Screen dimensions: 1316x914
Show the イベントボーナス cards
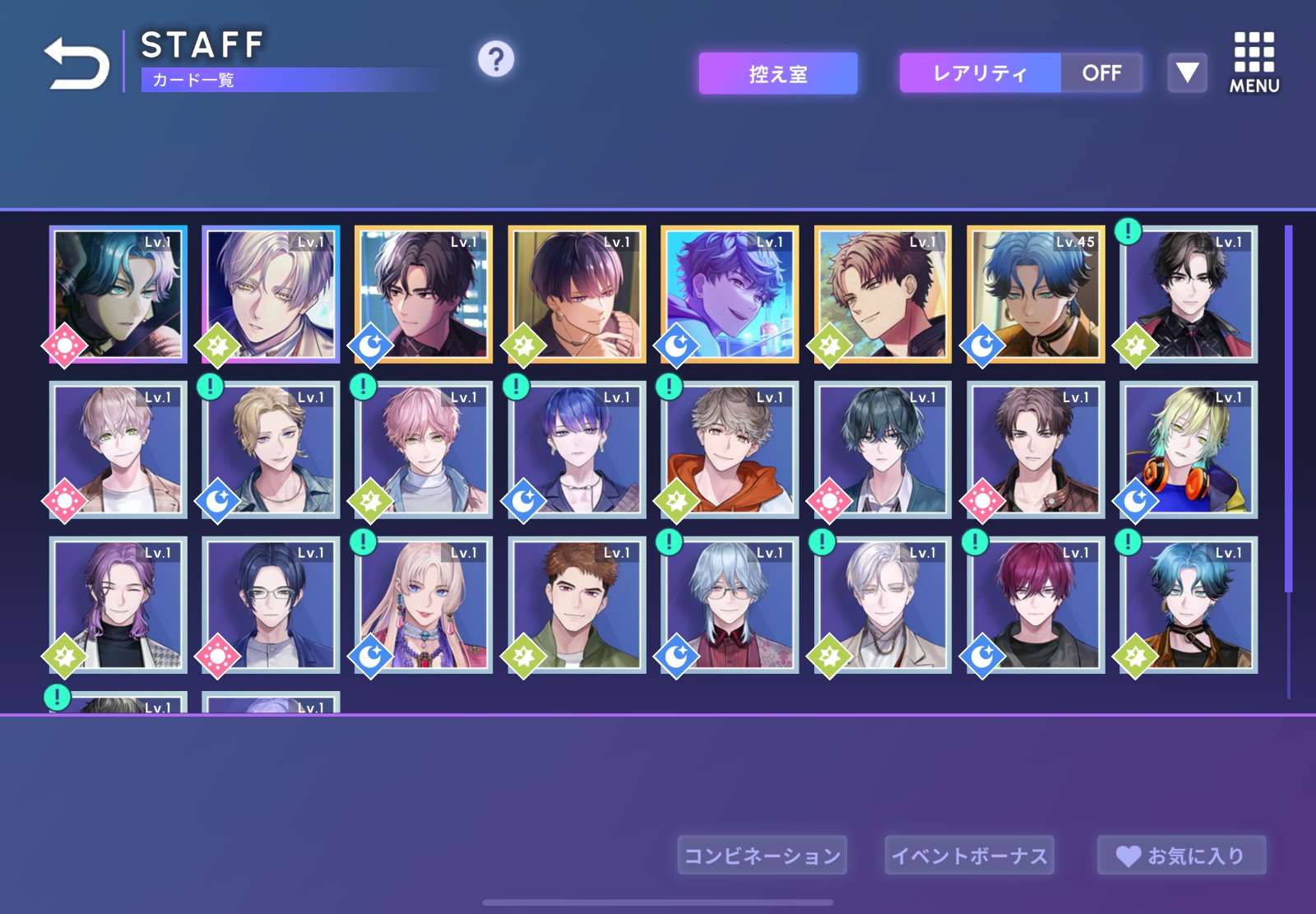969,856
